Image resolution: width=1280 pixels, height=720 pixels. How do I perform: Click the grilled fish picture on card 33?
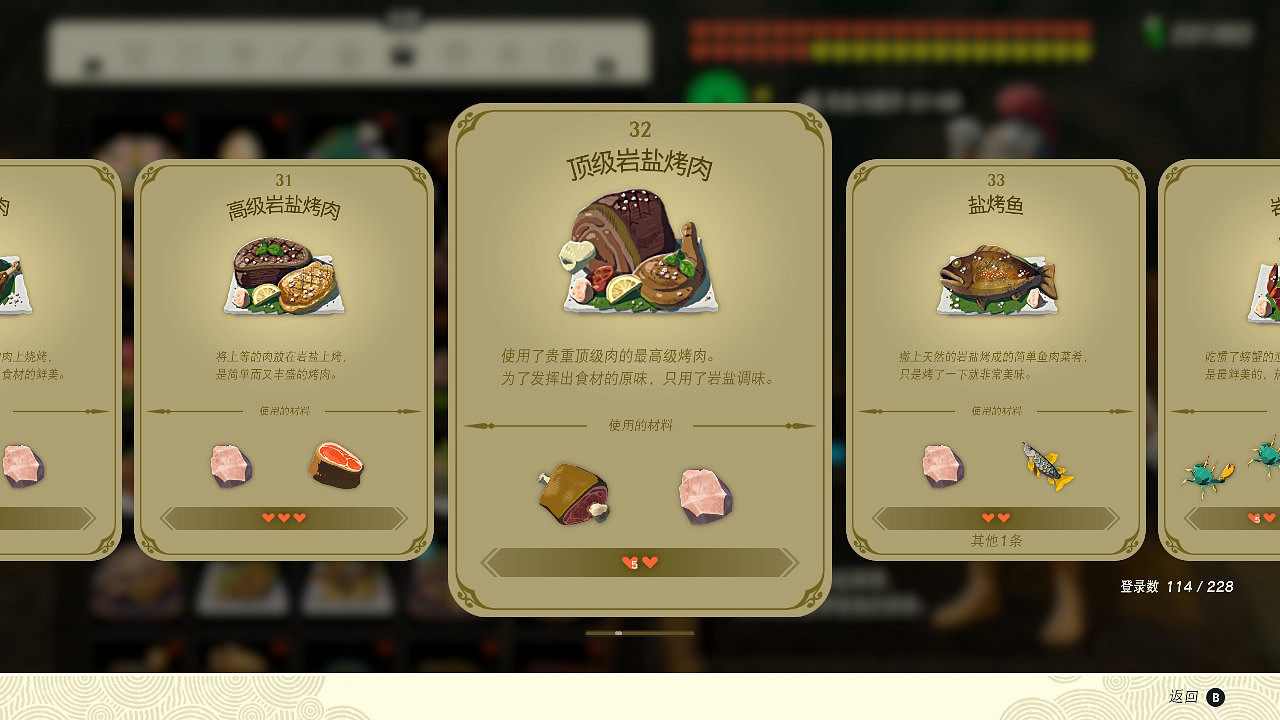point(995,280)
